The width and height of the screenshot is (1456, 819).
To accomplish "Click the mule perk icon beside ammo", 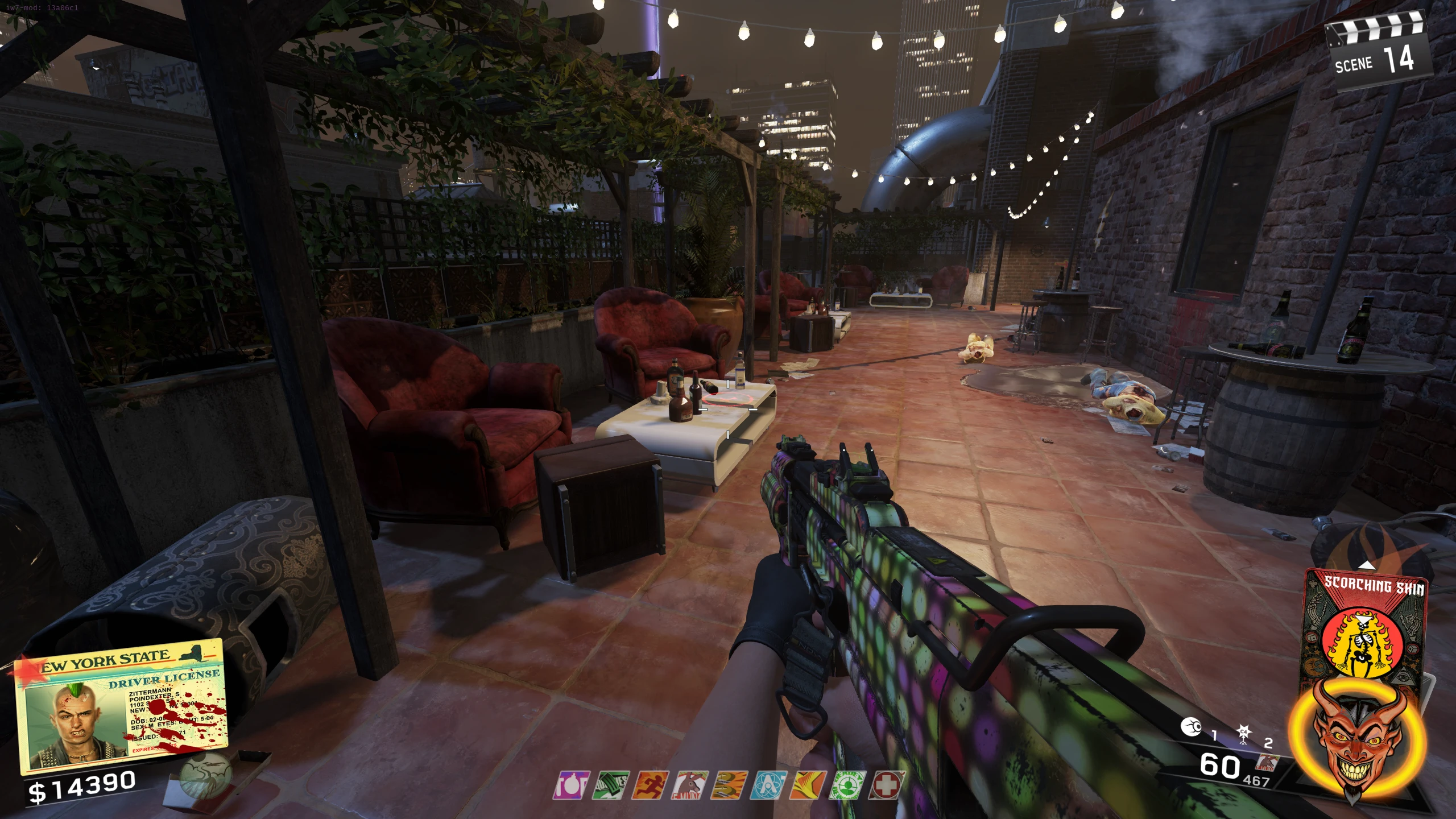I will pos(1267,763).
